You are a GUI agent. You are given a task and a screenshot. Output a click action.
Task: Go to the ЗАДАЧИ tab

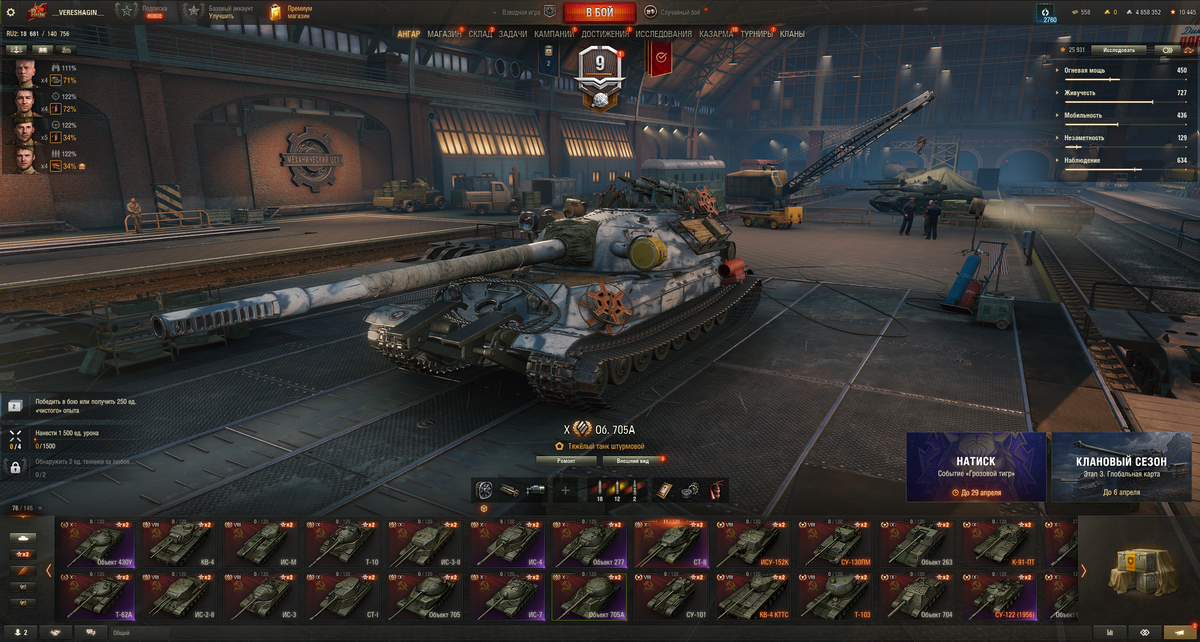tap(513, 34)
